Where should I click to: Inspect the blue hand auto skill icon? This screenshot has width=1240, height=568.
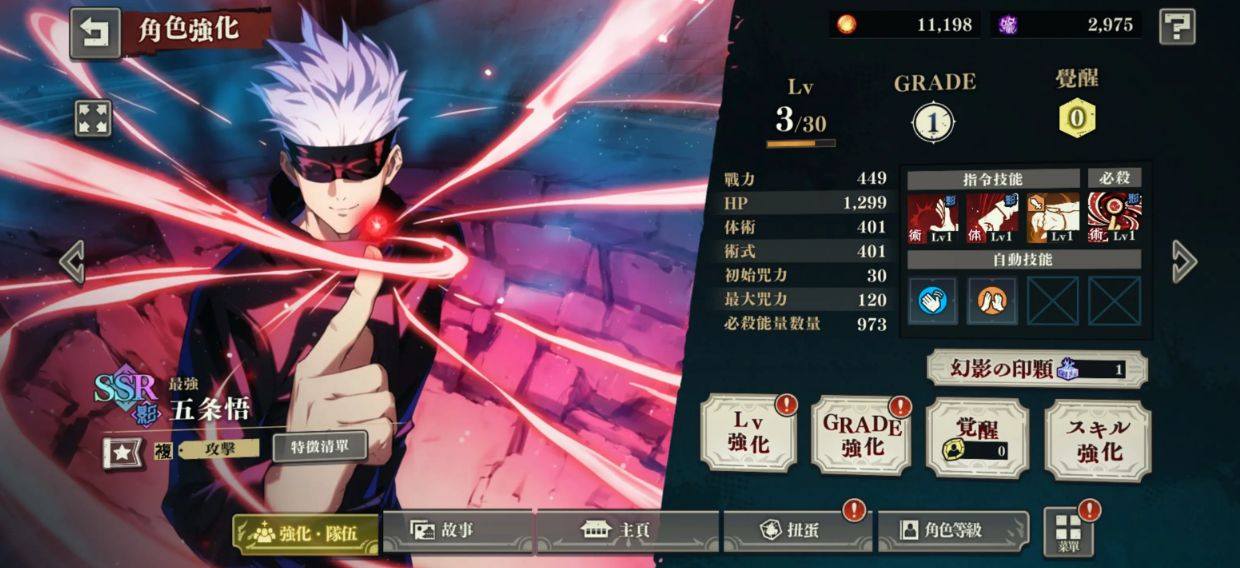932,301
